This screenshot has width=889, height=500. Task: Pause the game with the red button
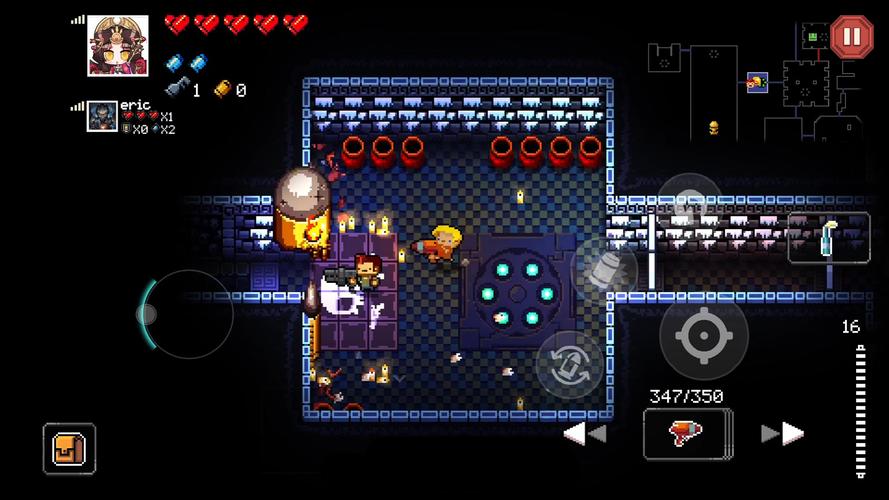coord(851,37)
